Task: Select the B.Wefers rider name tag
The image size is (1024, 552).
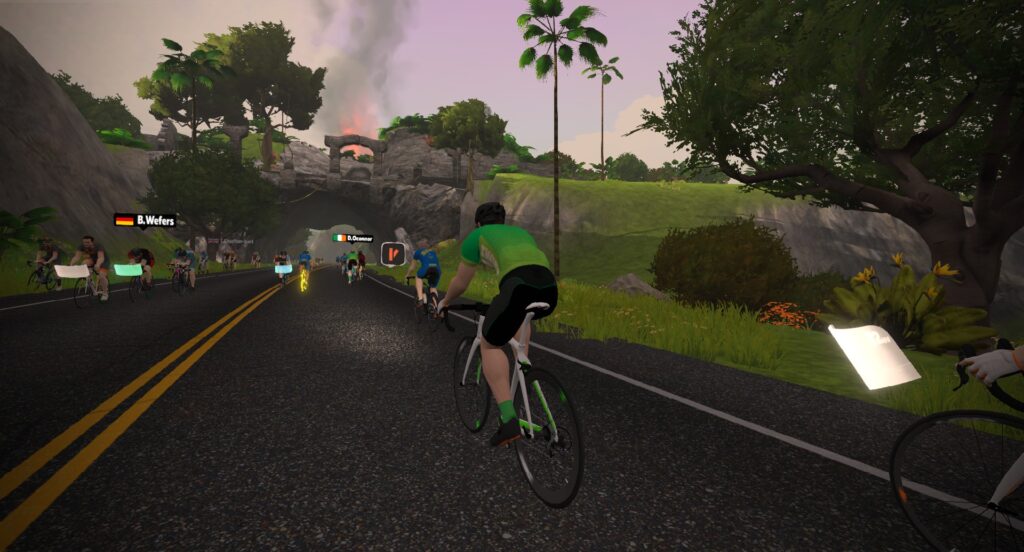Action: (x=145, y=220)
